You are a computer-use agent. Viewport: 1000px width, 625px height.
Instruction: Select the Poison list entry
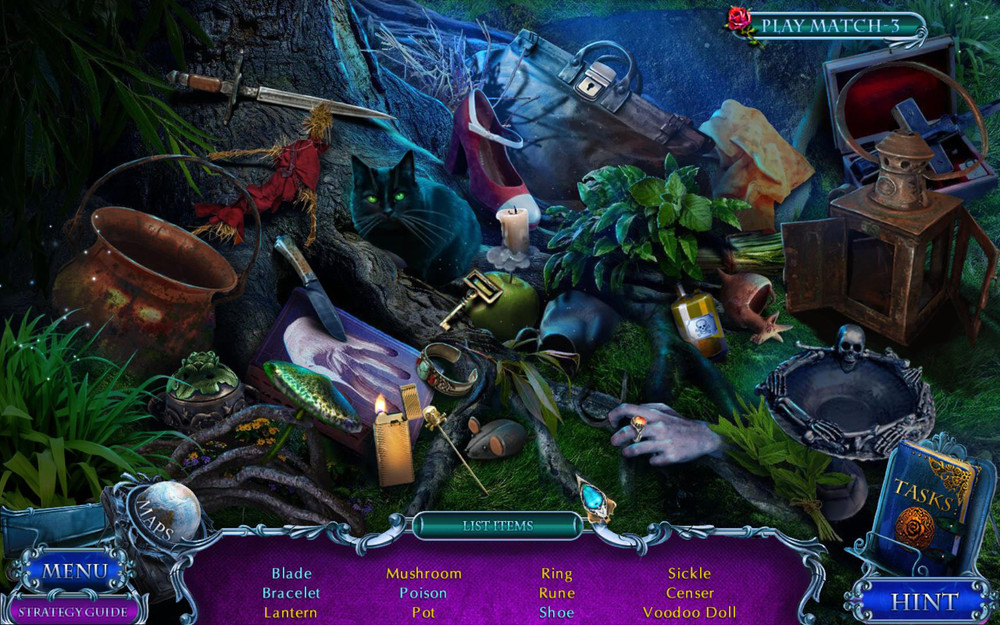pyautogui.click(x=423, y=593)
